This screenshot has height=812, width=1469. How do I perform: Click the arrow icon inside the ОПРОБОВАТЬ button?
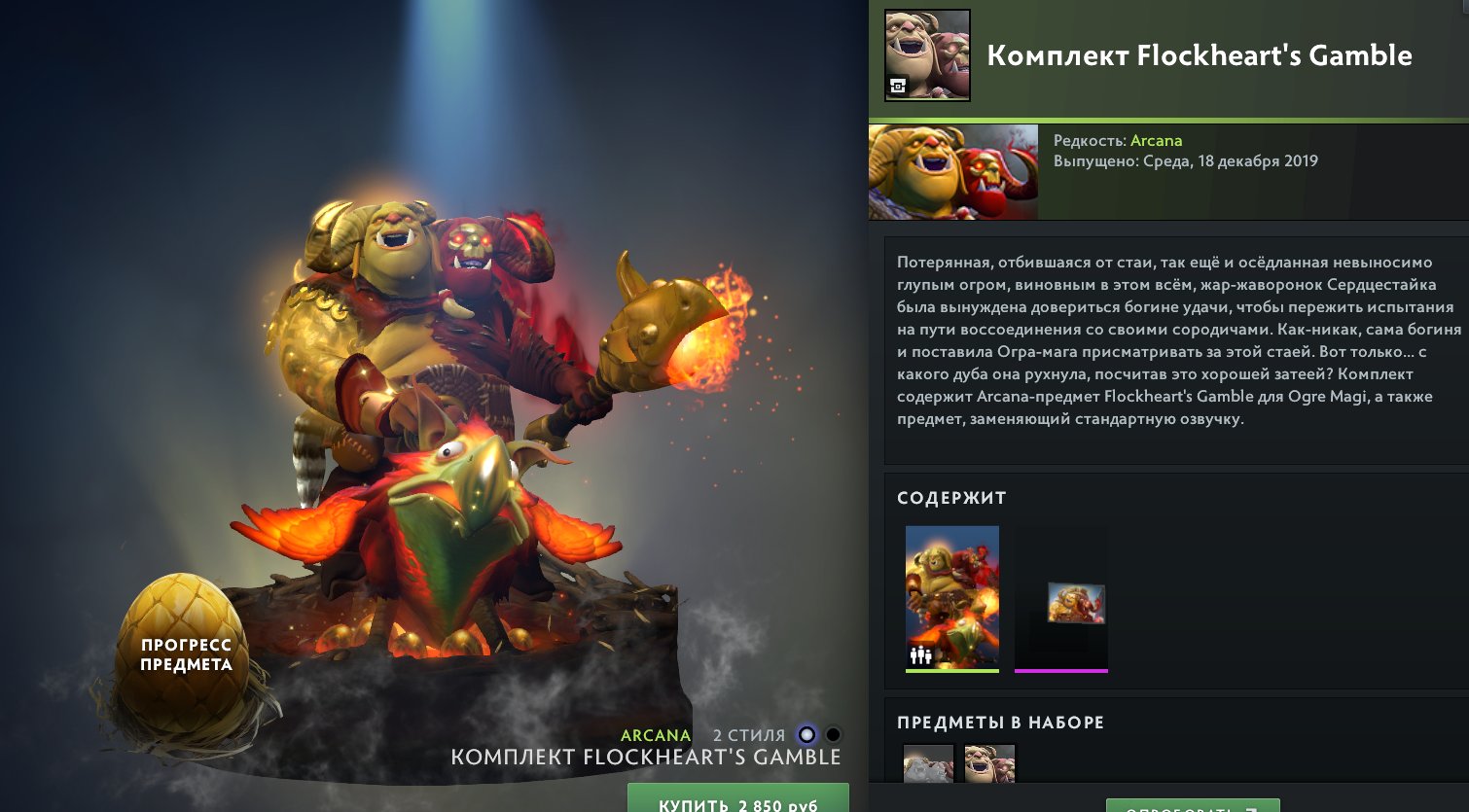point(1253,809)
